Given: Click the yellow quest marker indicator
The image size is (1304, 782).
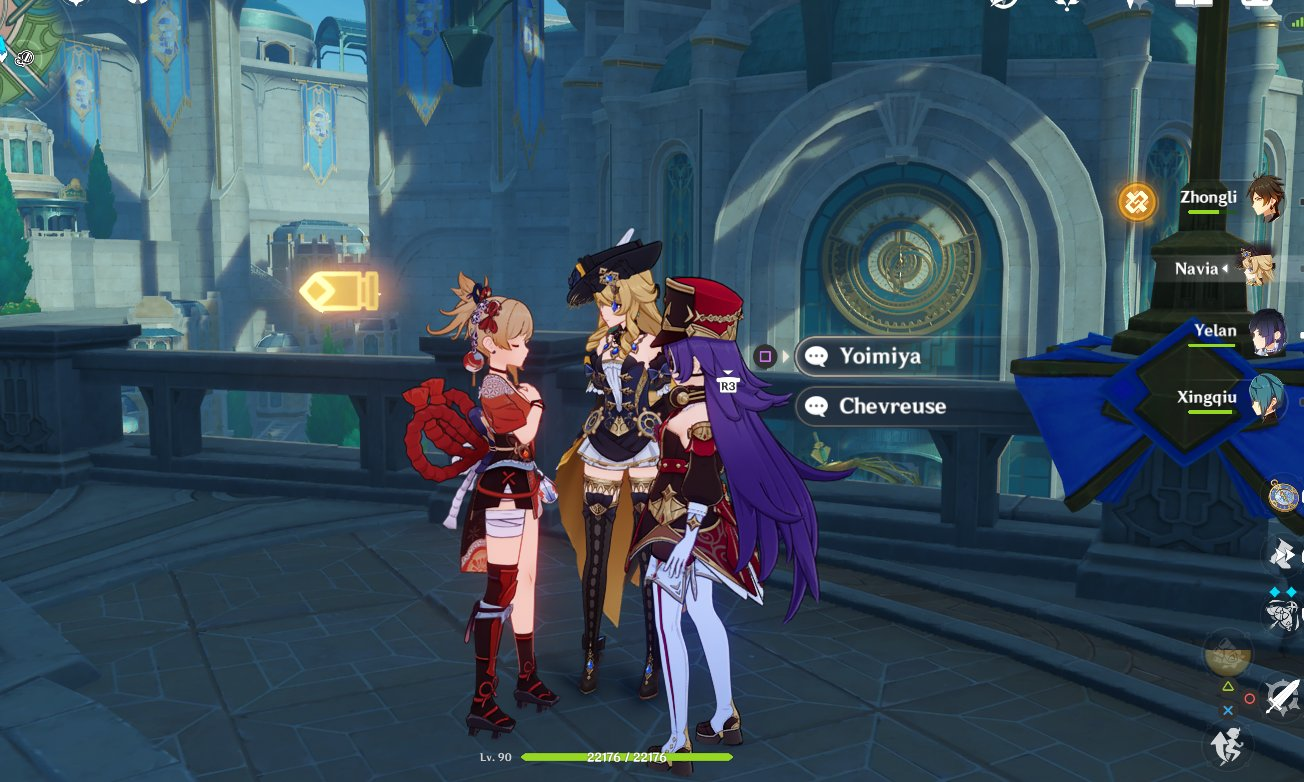Looking at the screenshot, I should pos(340,293).
